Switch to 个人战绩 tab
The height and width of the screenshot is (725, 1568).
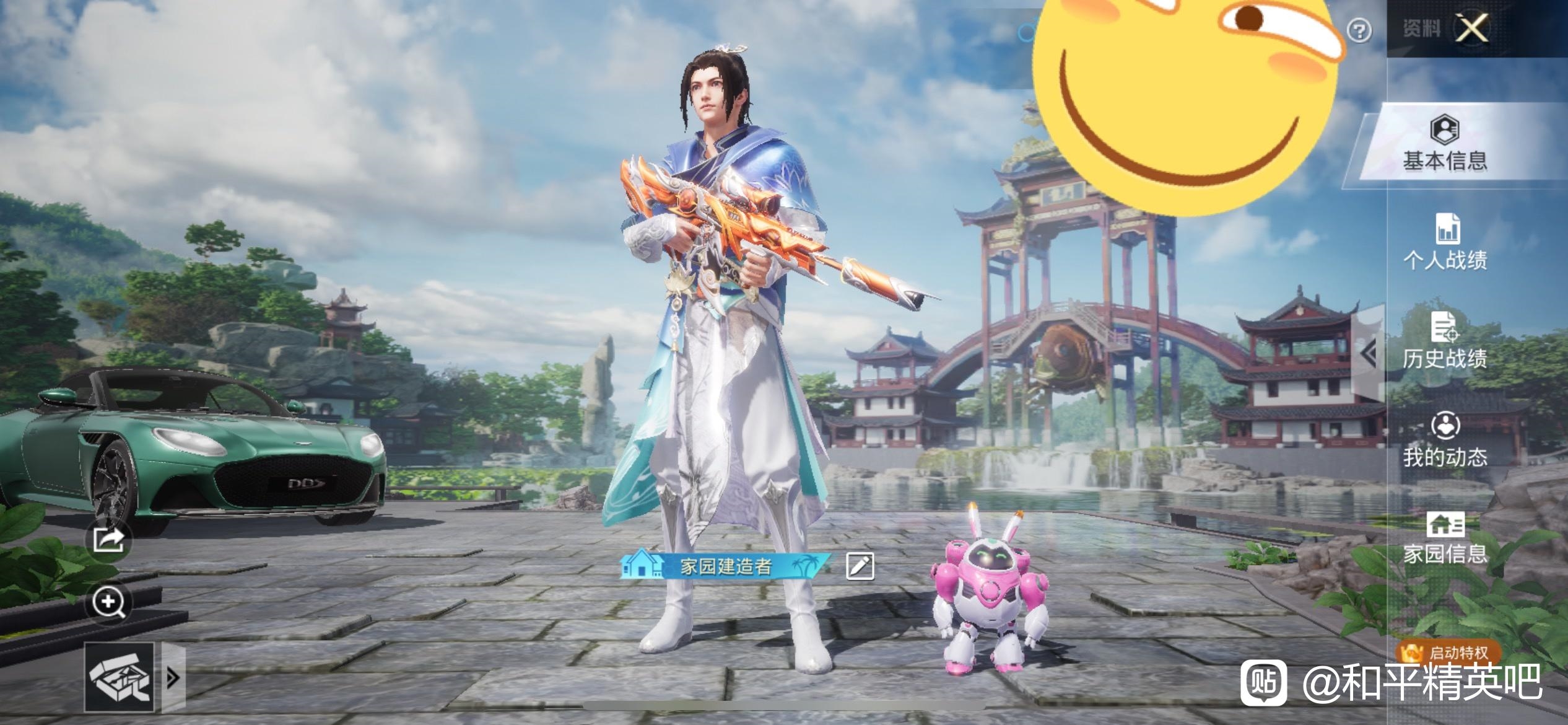[x=1445, y=243]
